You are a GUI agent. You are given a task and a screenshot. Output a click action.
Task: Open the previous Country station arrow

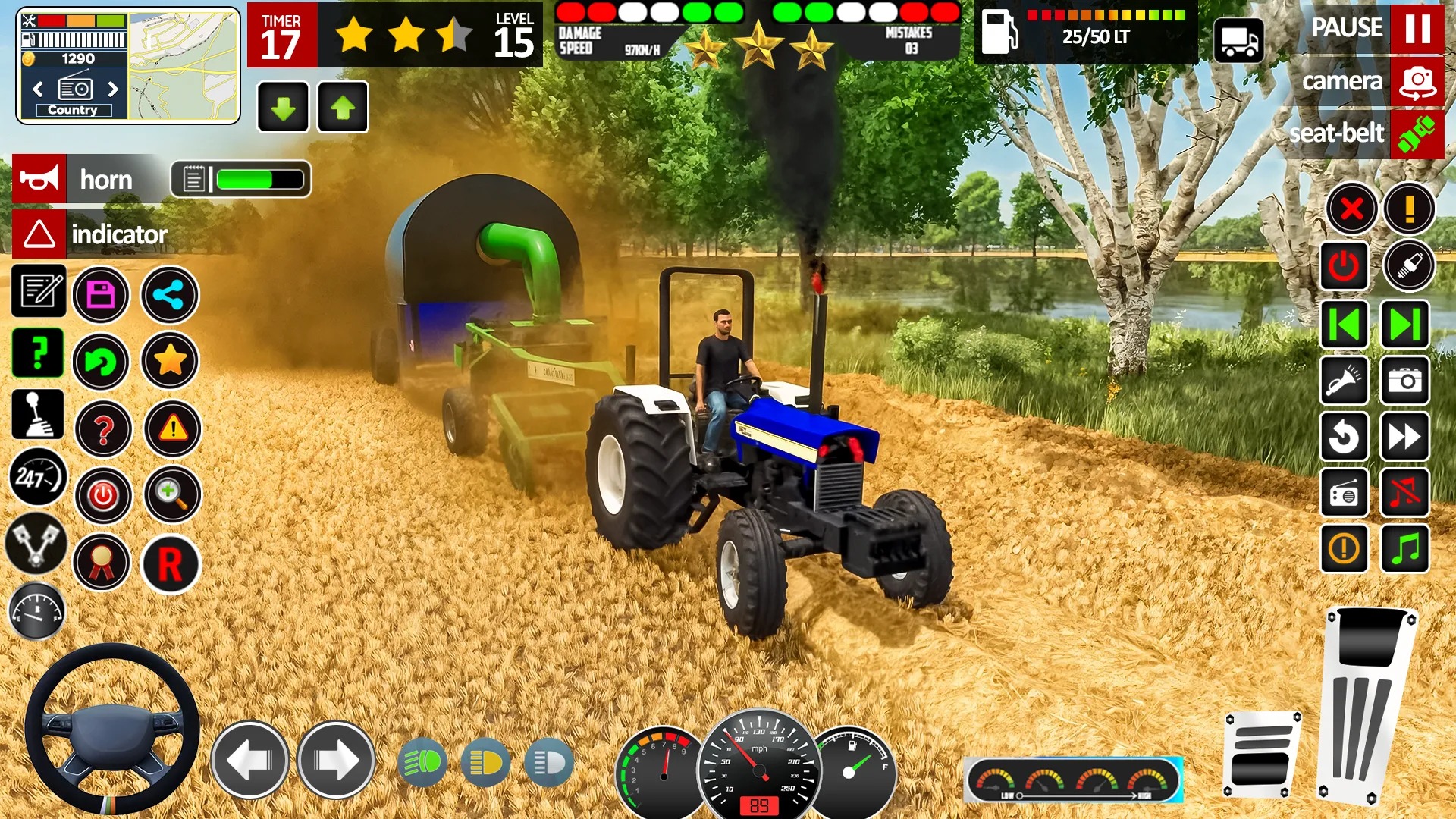point(38,88)
